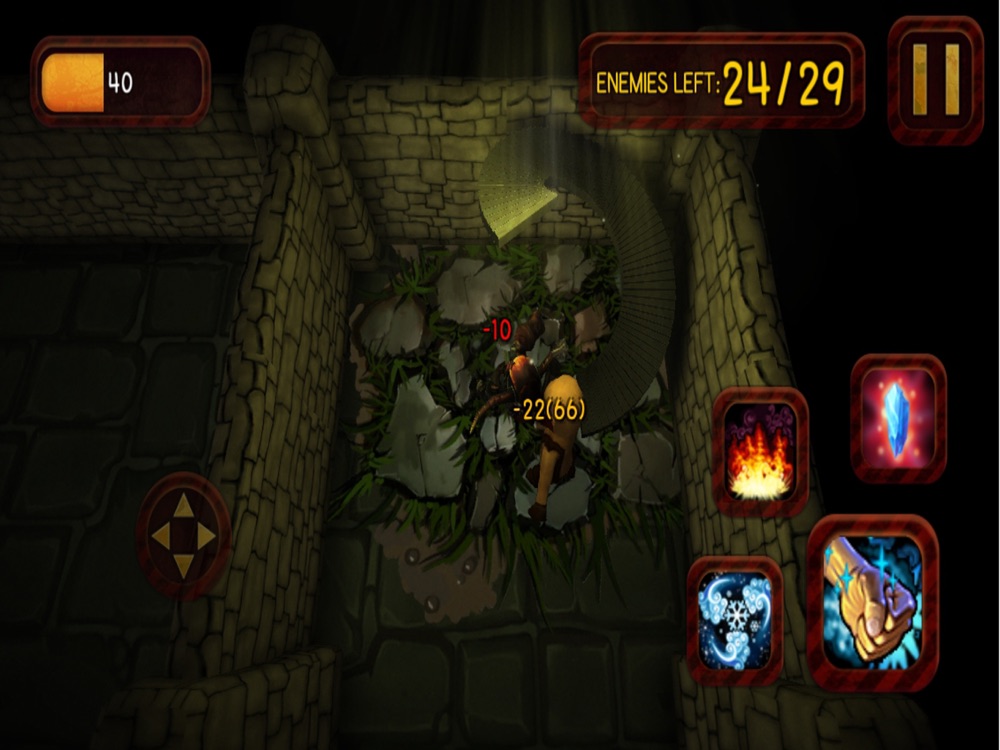Tap the directional movement pad
Image resolution: width=1000 pixels, height=750 pixels.
click(183, 537)
